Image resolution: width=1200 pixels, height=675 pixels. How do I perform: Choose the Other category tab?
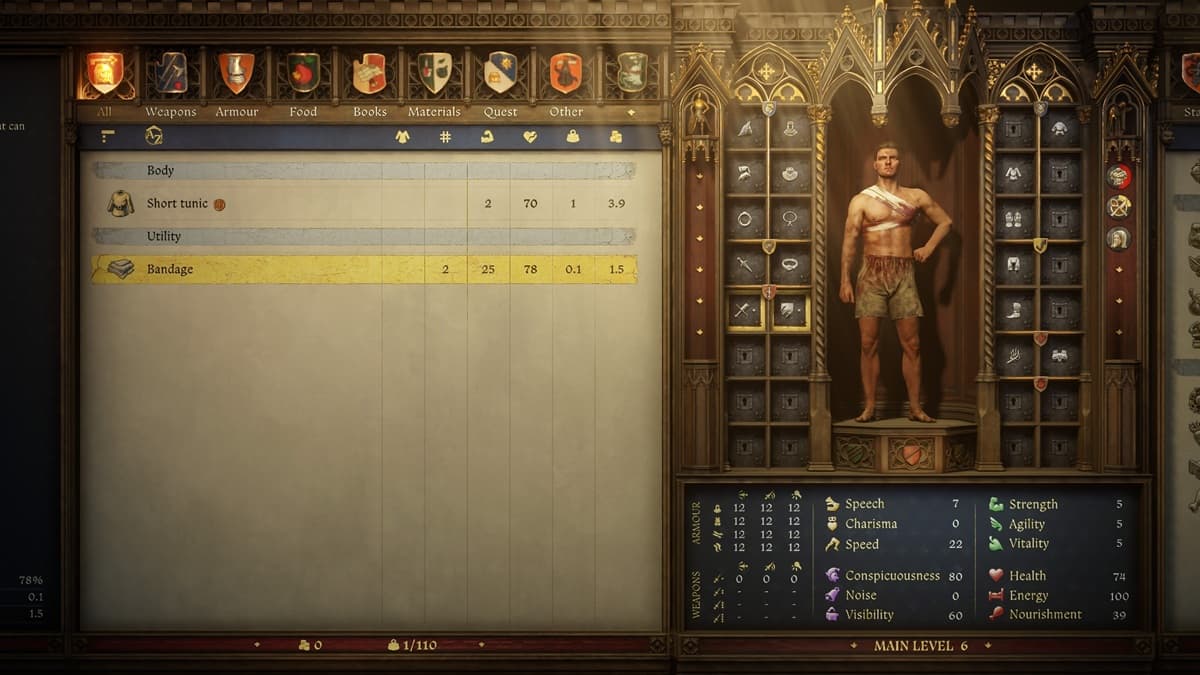pyautogui.click(x=566, y=75)
